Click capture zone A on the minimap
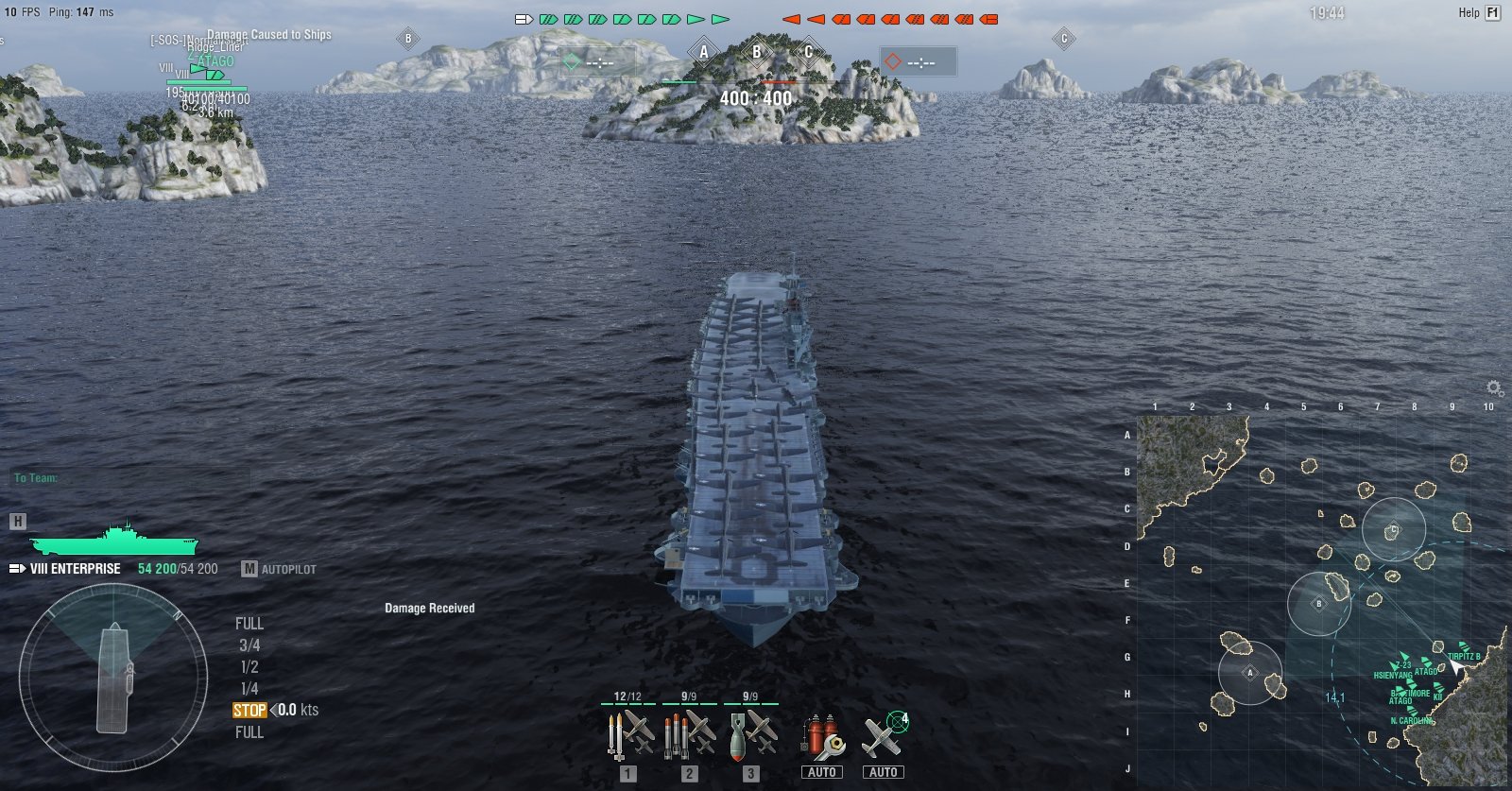 point(1250,673)
